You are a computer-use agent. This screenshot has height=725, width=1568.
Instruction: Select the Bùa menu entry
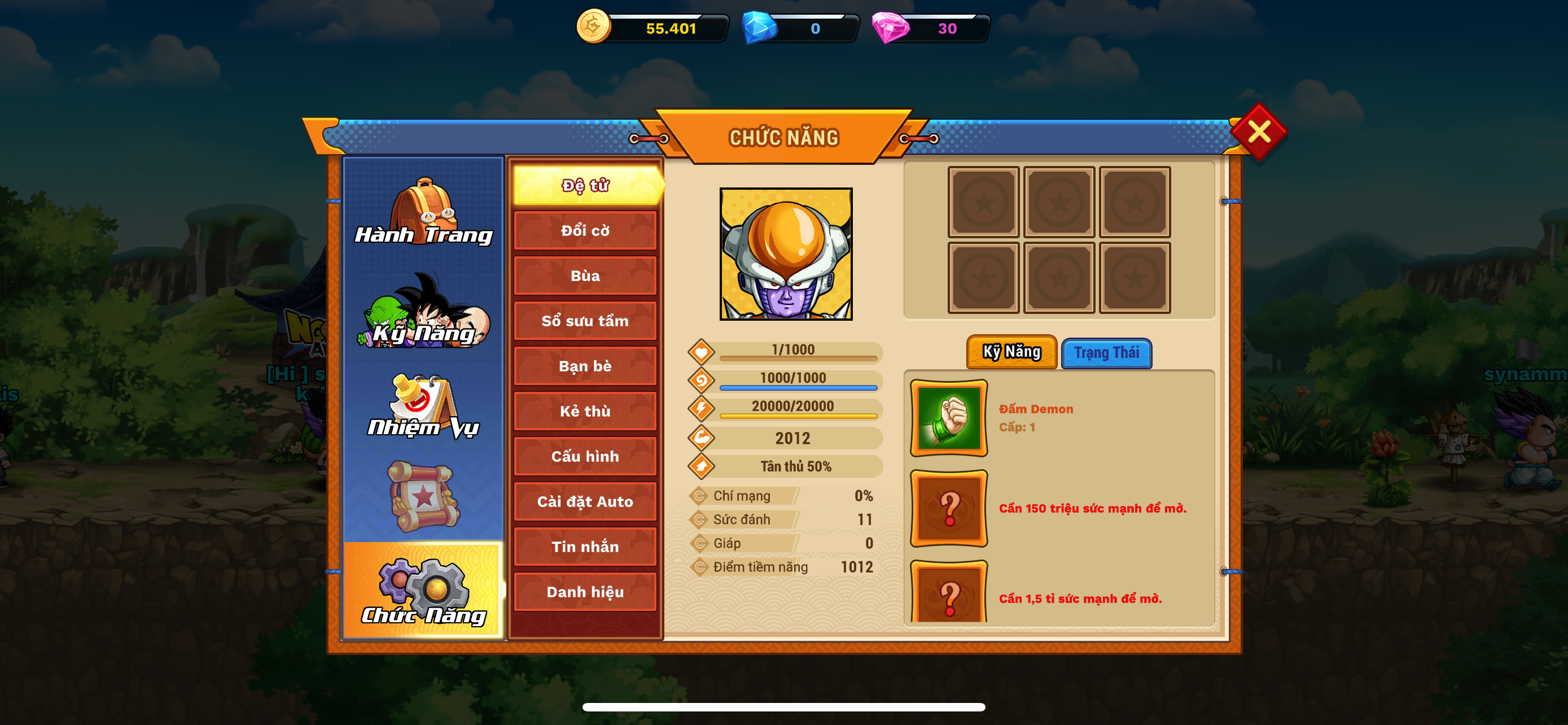click(585, 276)
